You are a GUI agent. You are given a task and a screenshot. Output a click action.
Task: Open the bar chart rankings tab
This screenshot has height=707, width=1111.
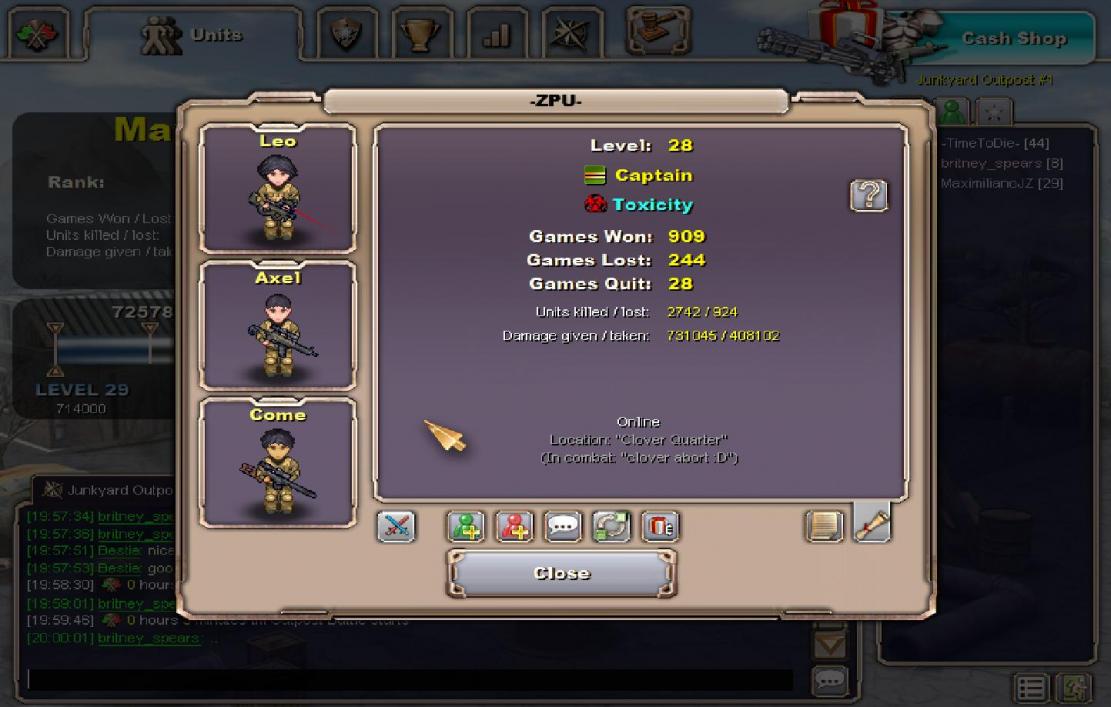click(497, 35)
